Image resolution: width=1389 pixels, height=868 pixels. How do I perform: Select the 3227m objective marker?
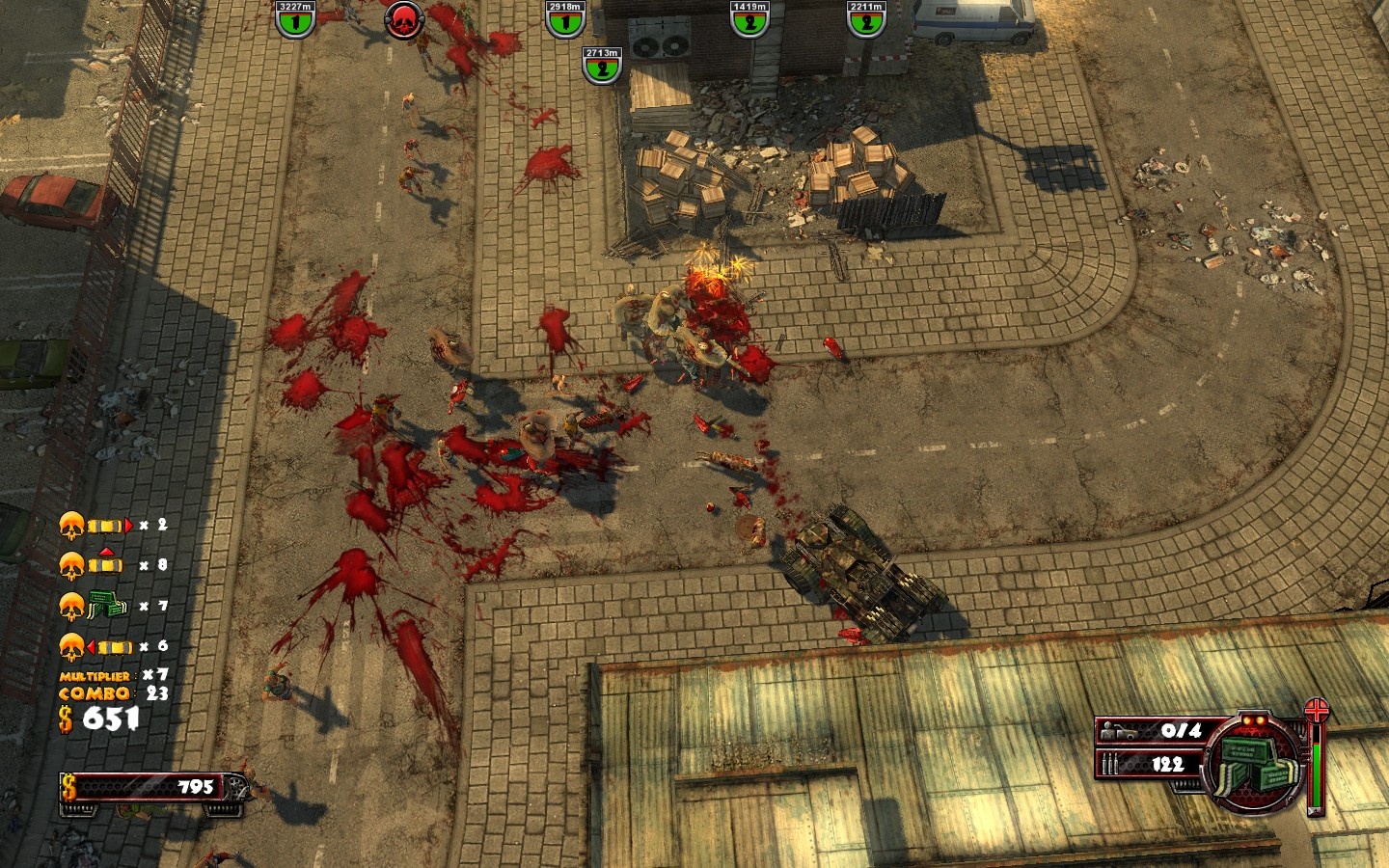coord(295,19)
